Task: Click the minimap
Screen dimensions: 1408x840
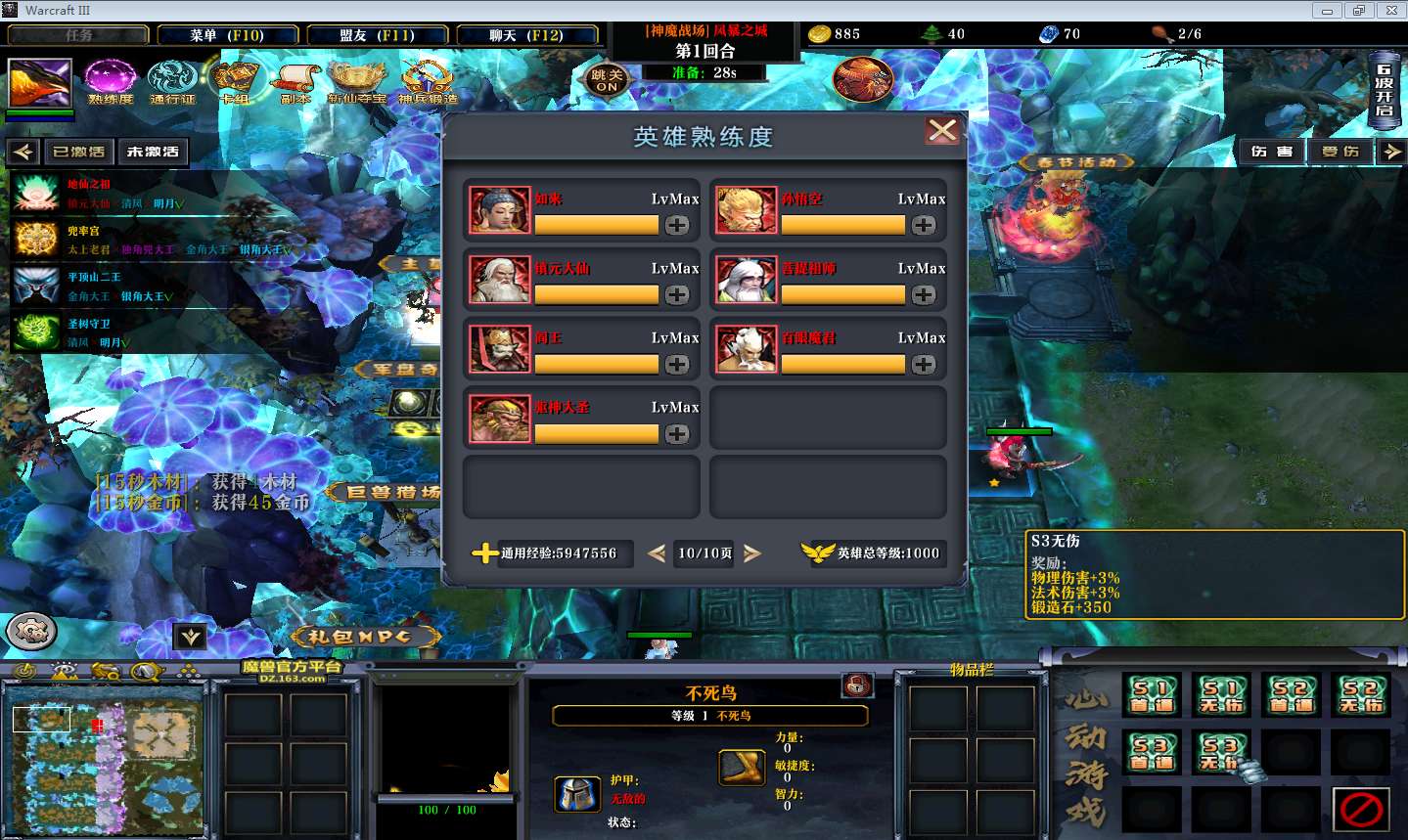Action: (104, 760)
